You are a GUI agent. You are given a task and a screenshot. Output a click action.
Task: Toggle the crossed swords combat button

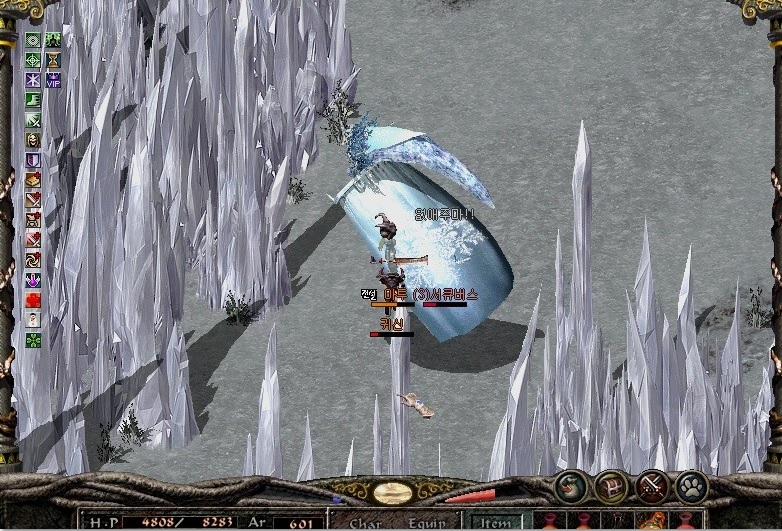coord(652,487)
